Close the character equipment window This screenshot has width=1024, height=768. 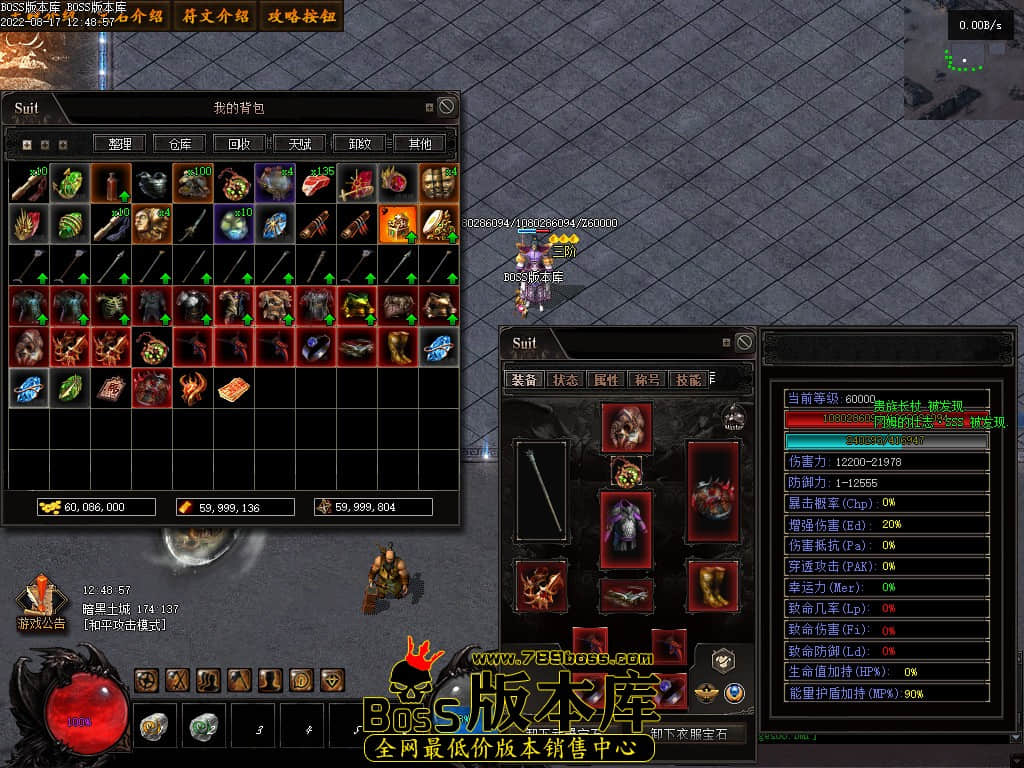(744, 342)
